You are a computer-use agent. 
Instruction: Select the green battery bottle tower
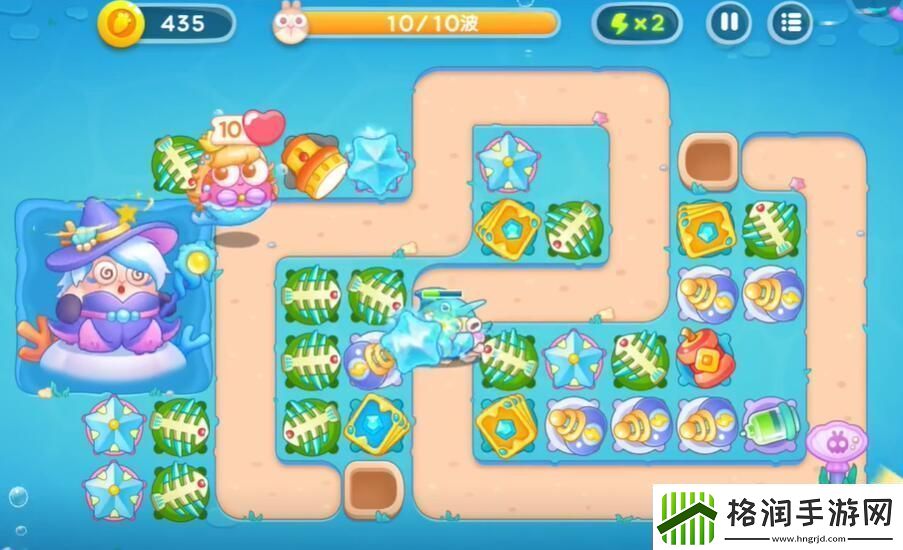coord(770,421)
